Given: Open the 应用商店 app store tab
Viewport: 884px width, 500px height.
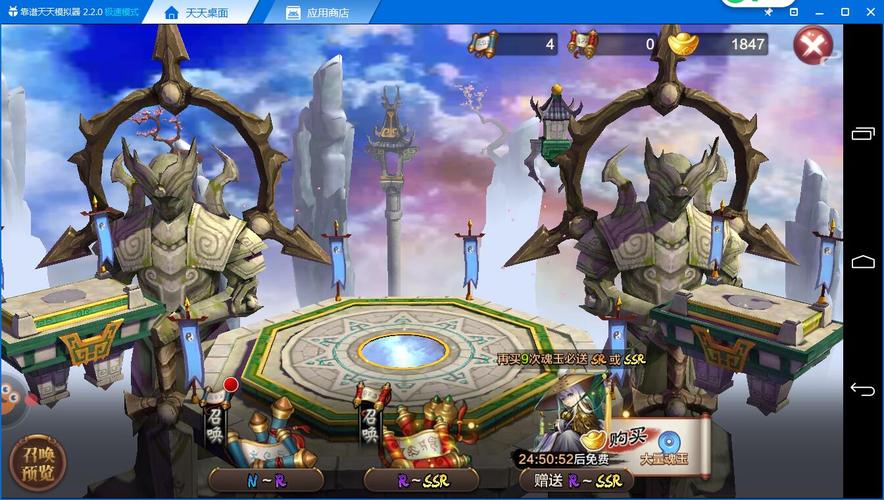Looking at the screenshot, I should tap(318, 13).
